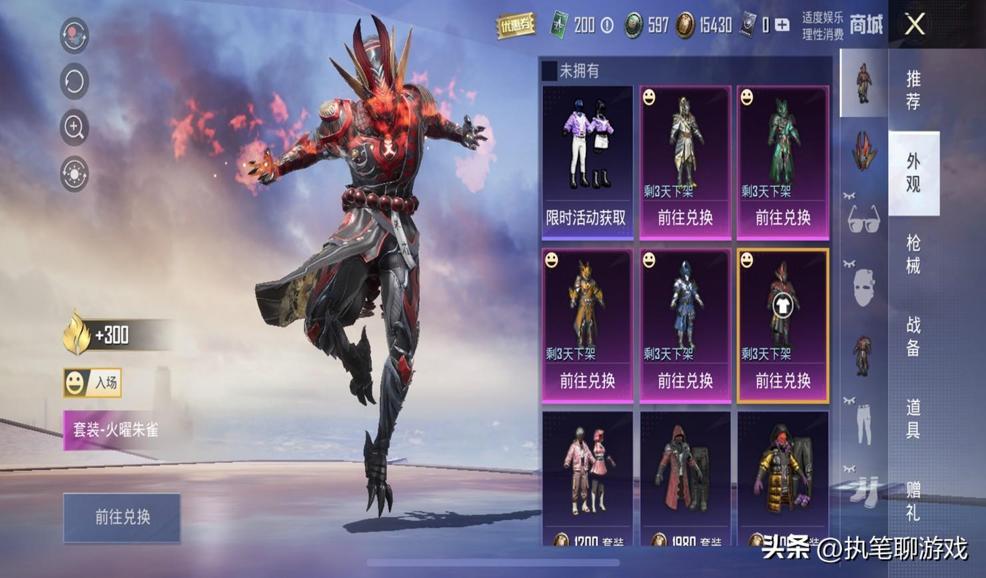
Task: Add currency with the plus button
Action: (x=781, y=26)
